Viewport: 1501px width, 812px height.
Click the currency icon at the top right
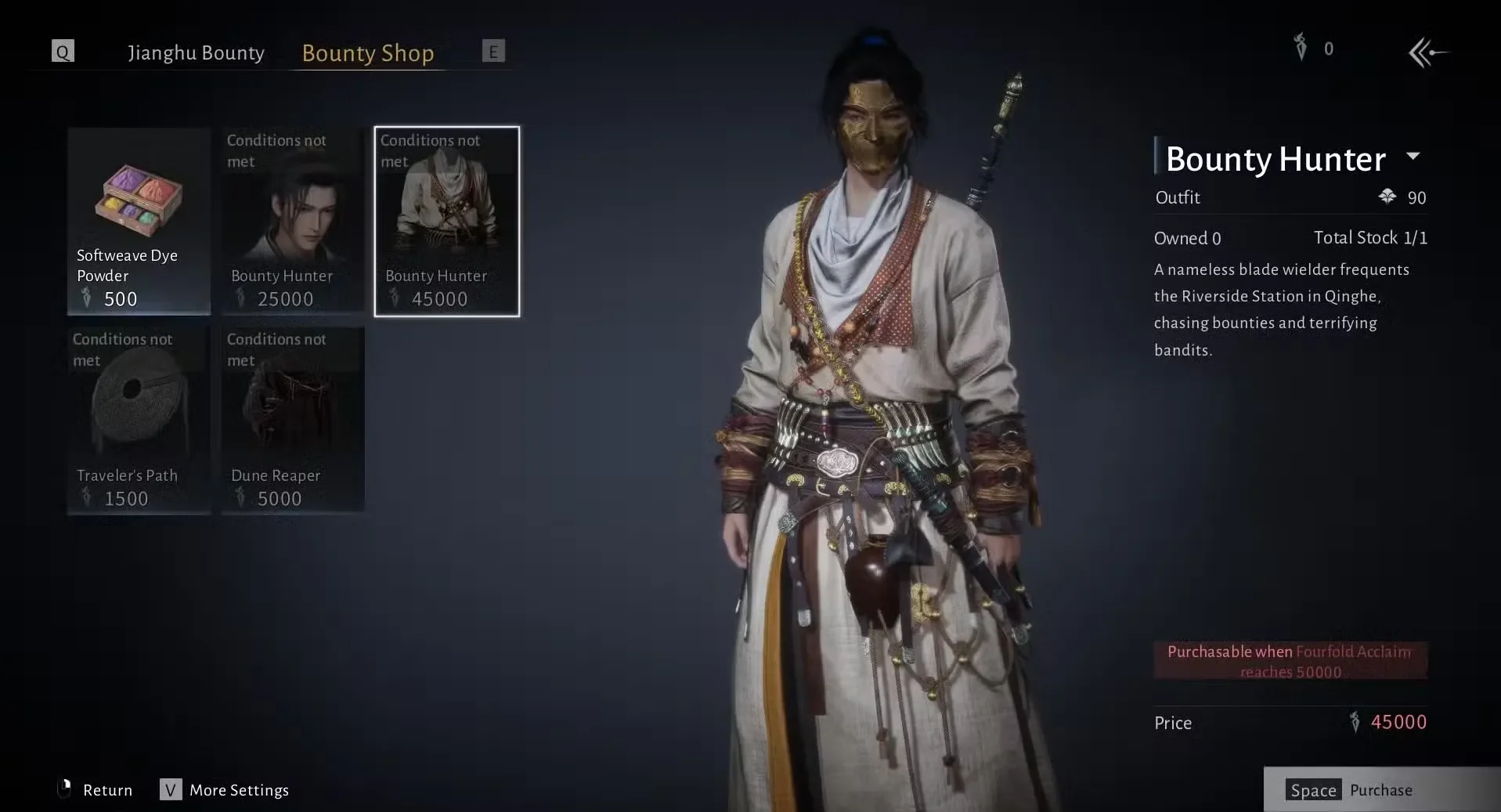tap(1299, 49)
